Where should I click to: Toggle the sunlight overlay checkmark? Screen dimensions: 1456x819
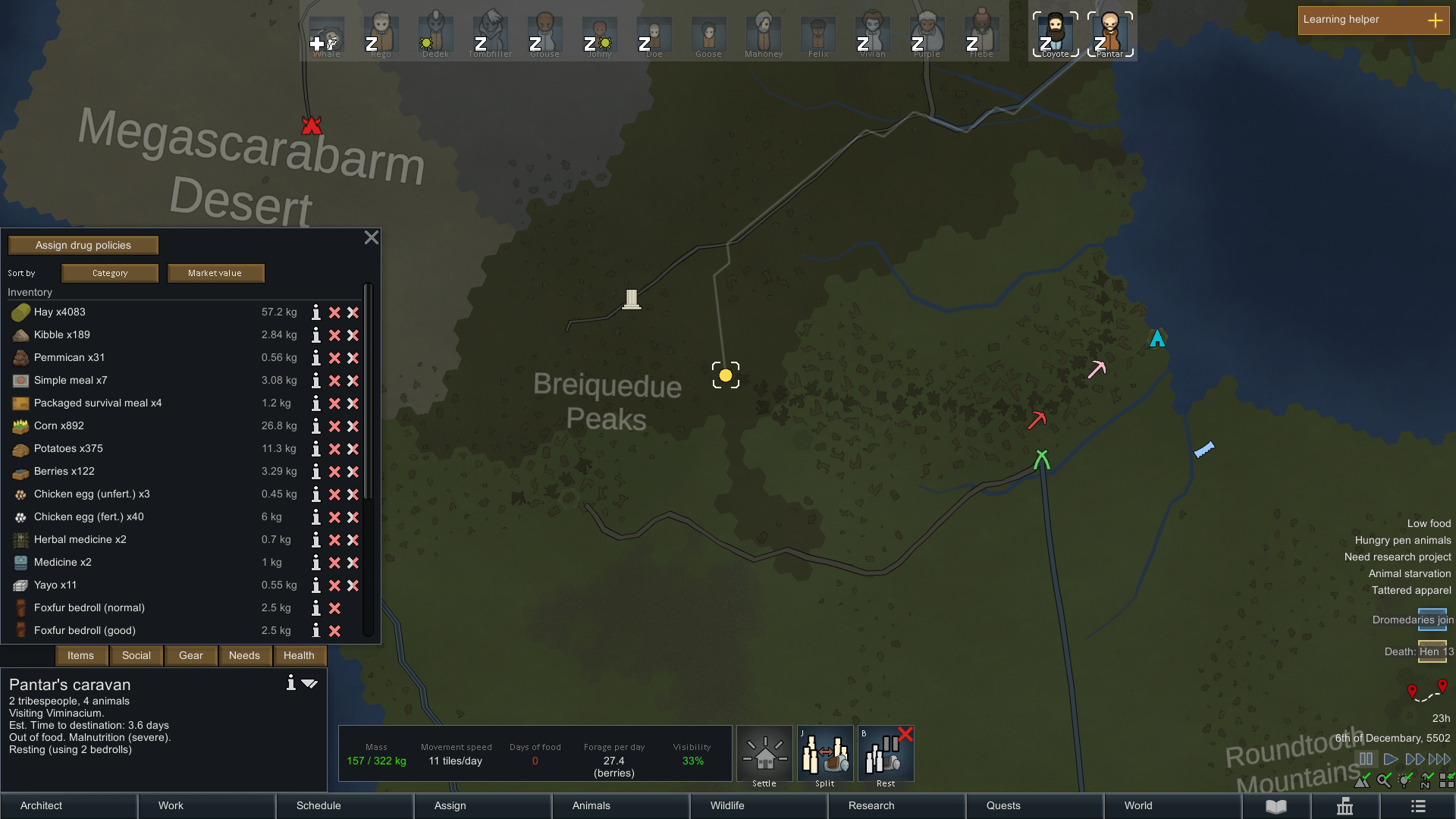tap(1404, 780)
